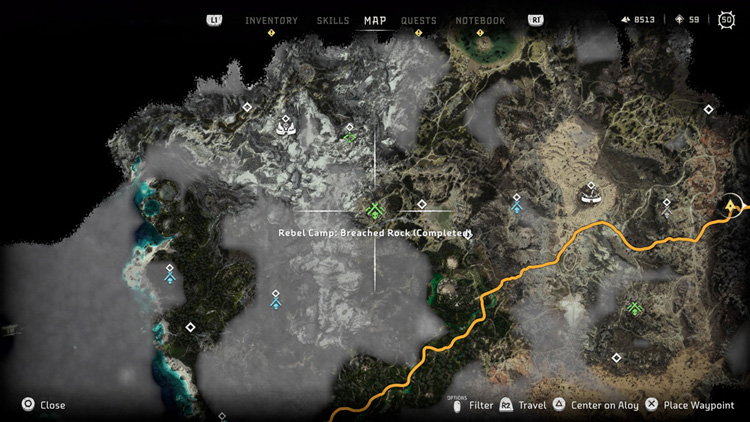Open the Notebook tab

click(x=480, y=20)
